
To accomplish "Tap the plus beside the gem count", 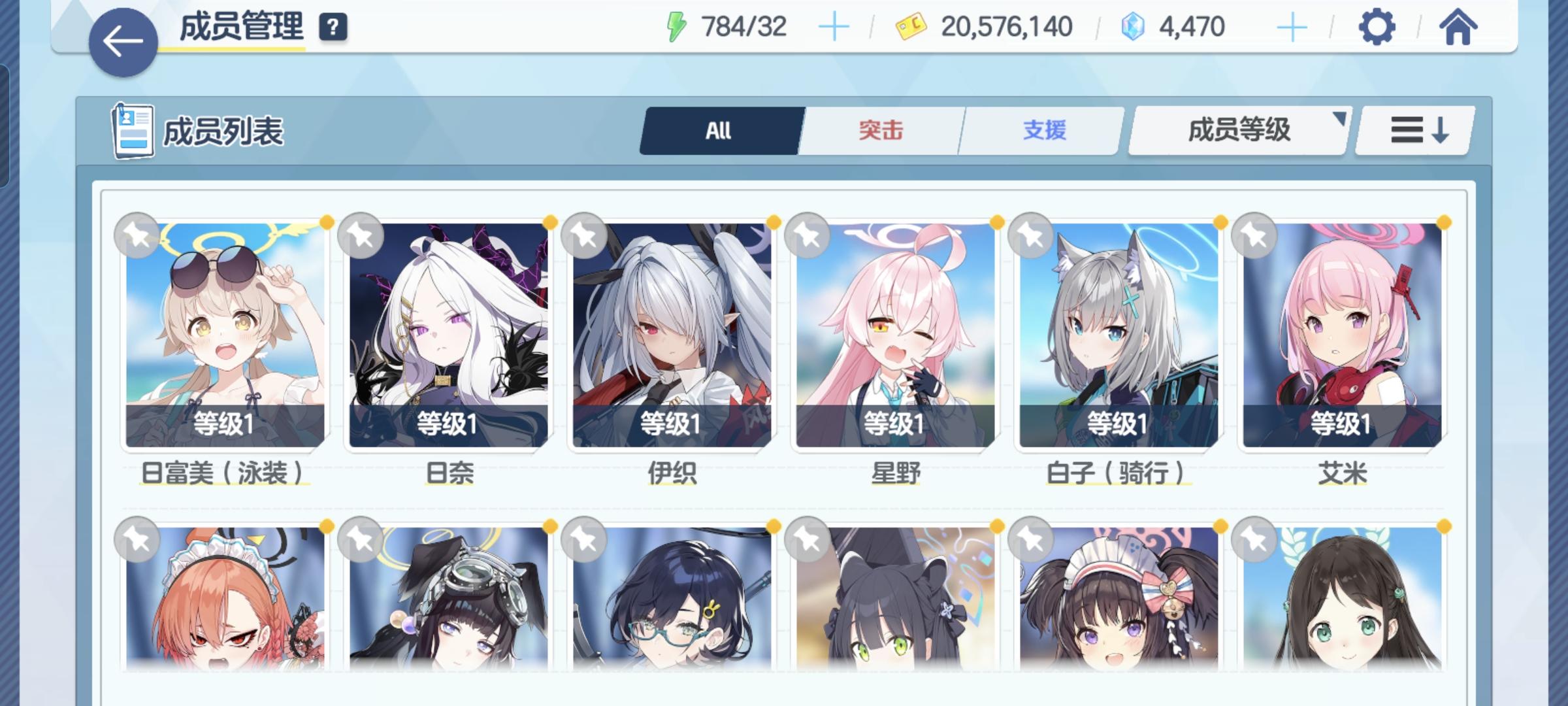I will point(1290,27).
